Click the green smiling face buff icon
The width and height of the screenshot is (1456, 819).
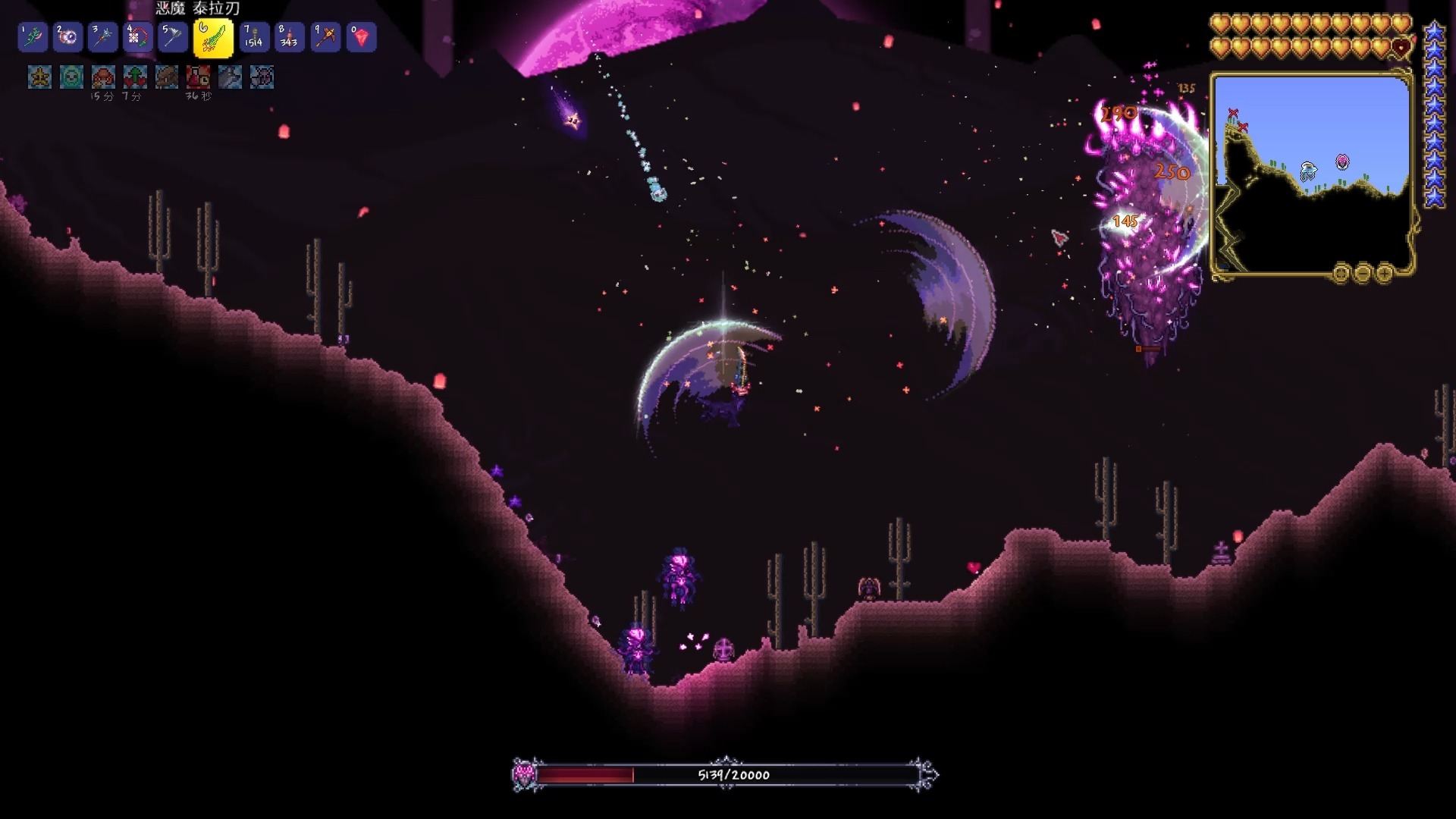pos(71,77)
